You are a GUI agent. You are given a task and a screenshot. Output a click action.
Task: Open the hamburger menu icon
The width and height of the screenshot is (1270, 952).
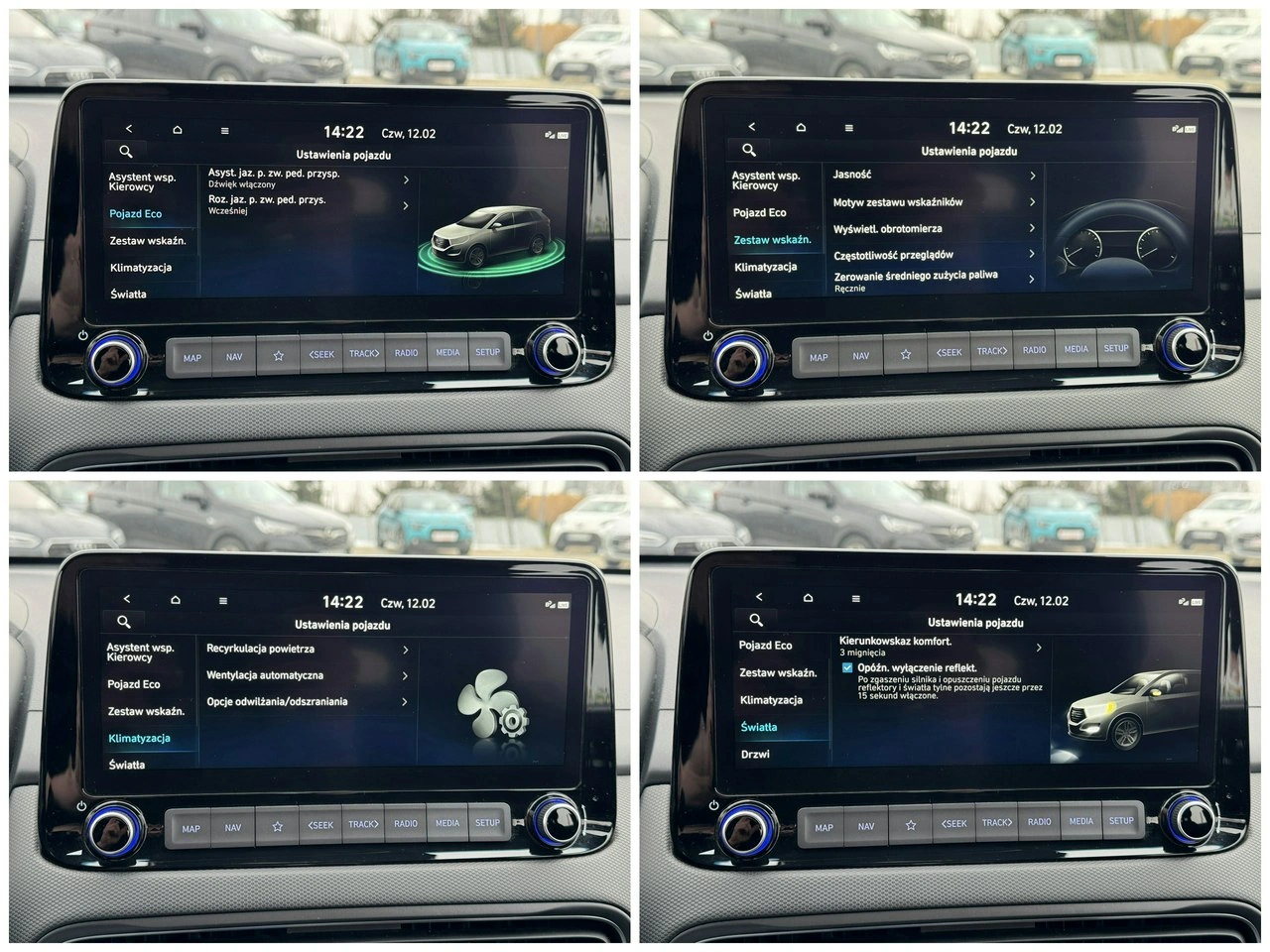coord(224,129)
